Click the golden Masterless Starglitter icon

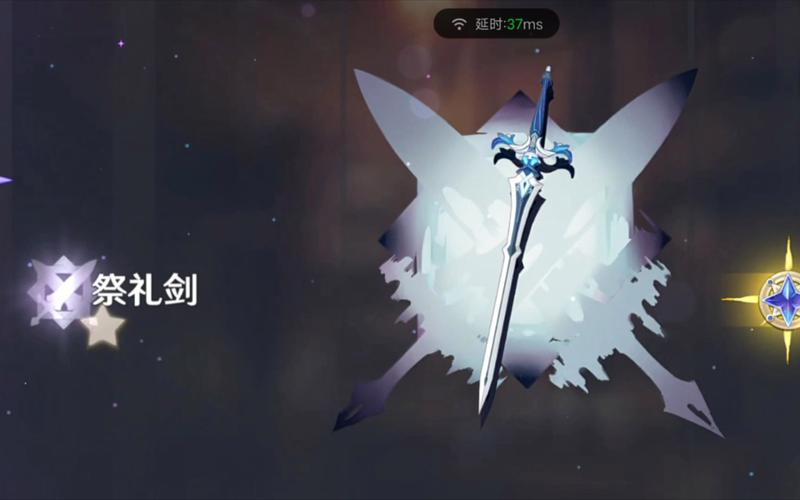pos(783,299)
